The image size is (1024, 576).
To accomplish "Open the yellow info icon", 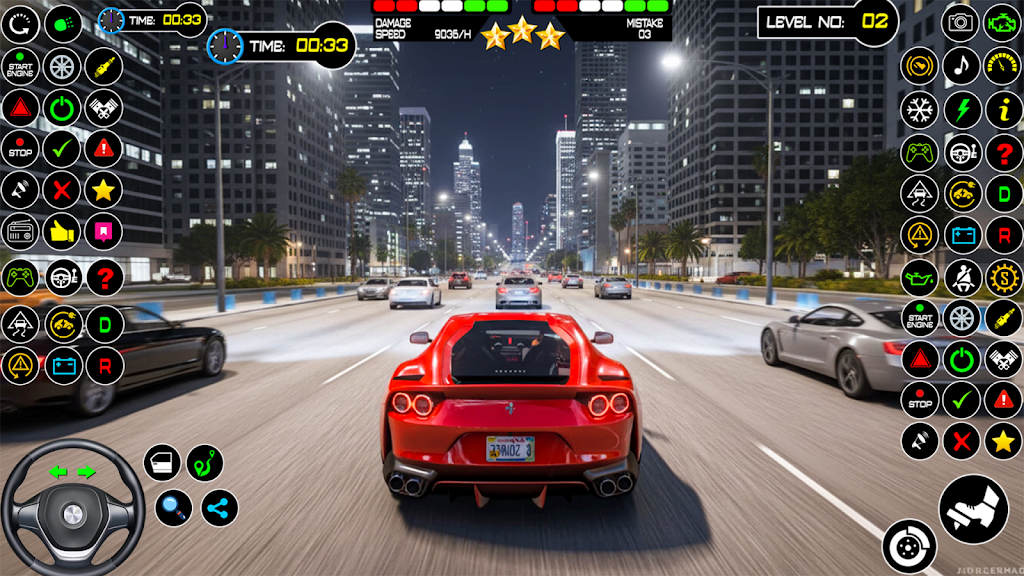I will click(x=1003, y=110).
